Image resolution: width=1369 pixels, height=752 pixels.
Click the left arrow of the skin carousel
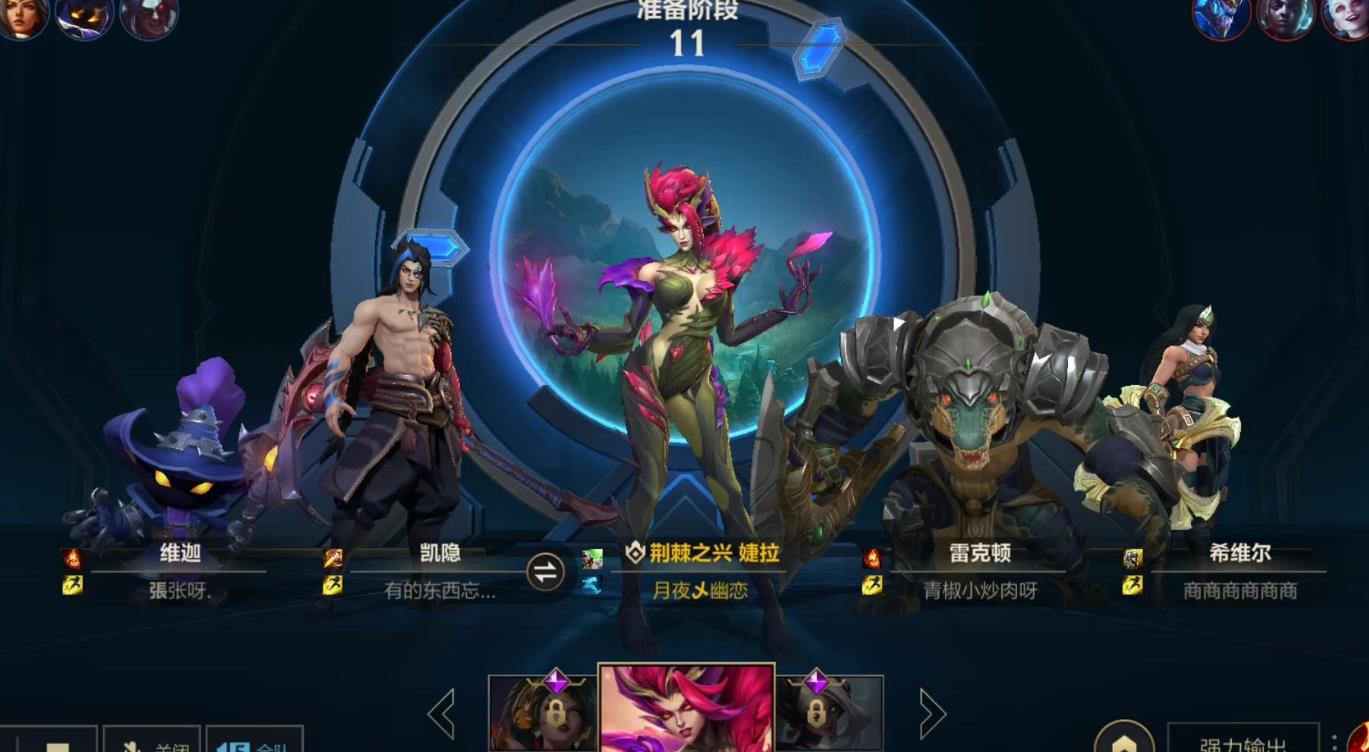tap(440, 712)
